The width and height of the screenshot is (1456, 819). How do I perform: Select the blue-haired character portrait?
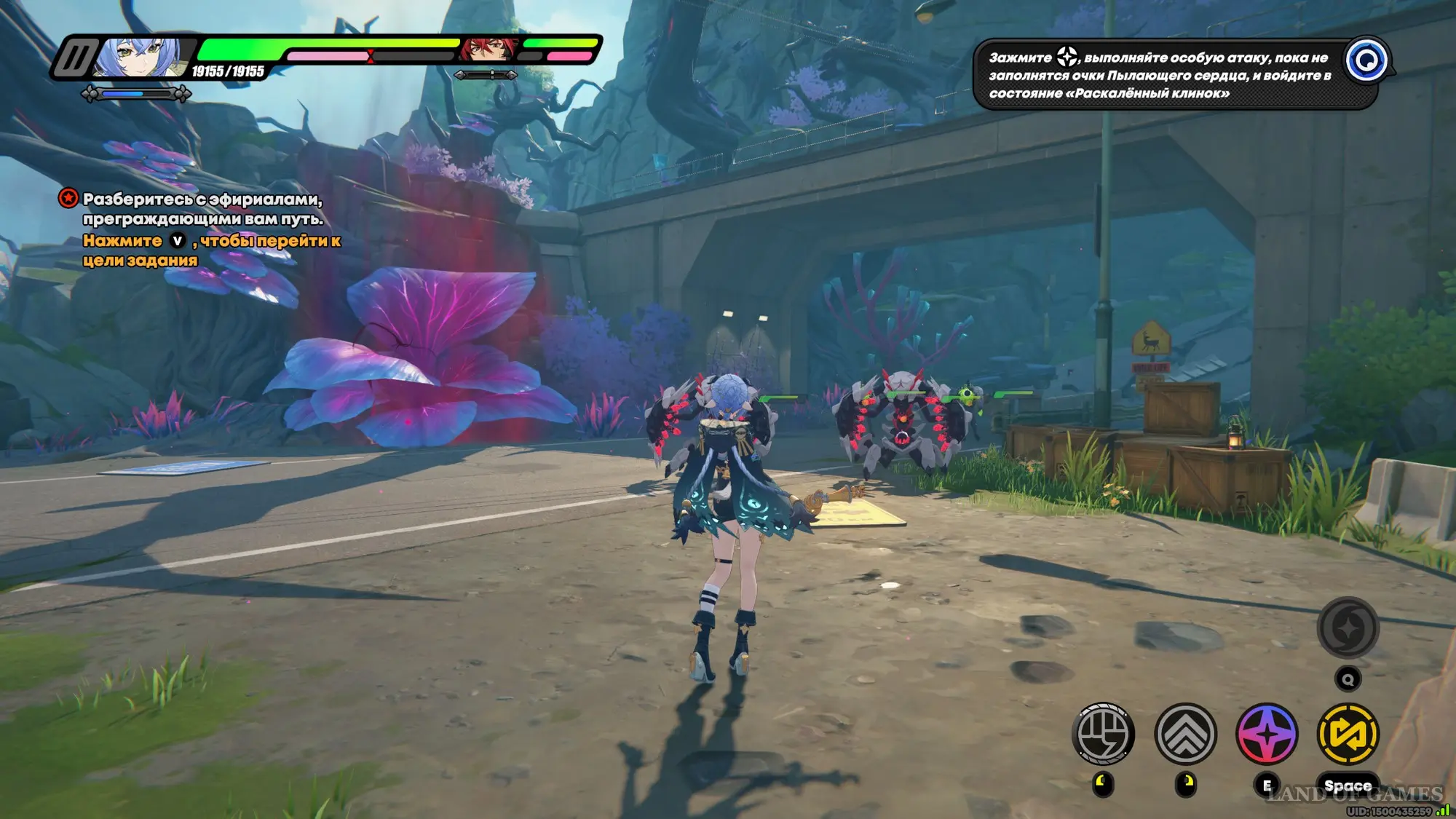tap(141, 57)
